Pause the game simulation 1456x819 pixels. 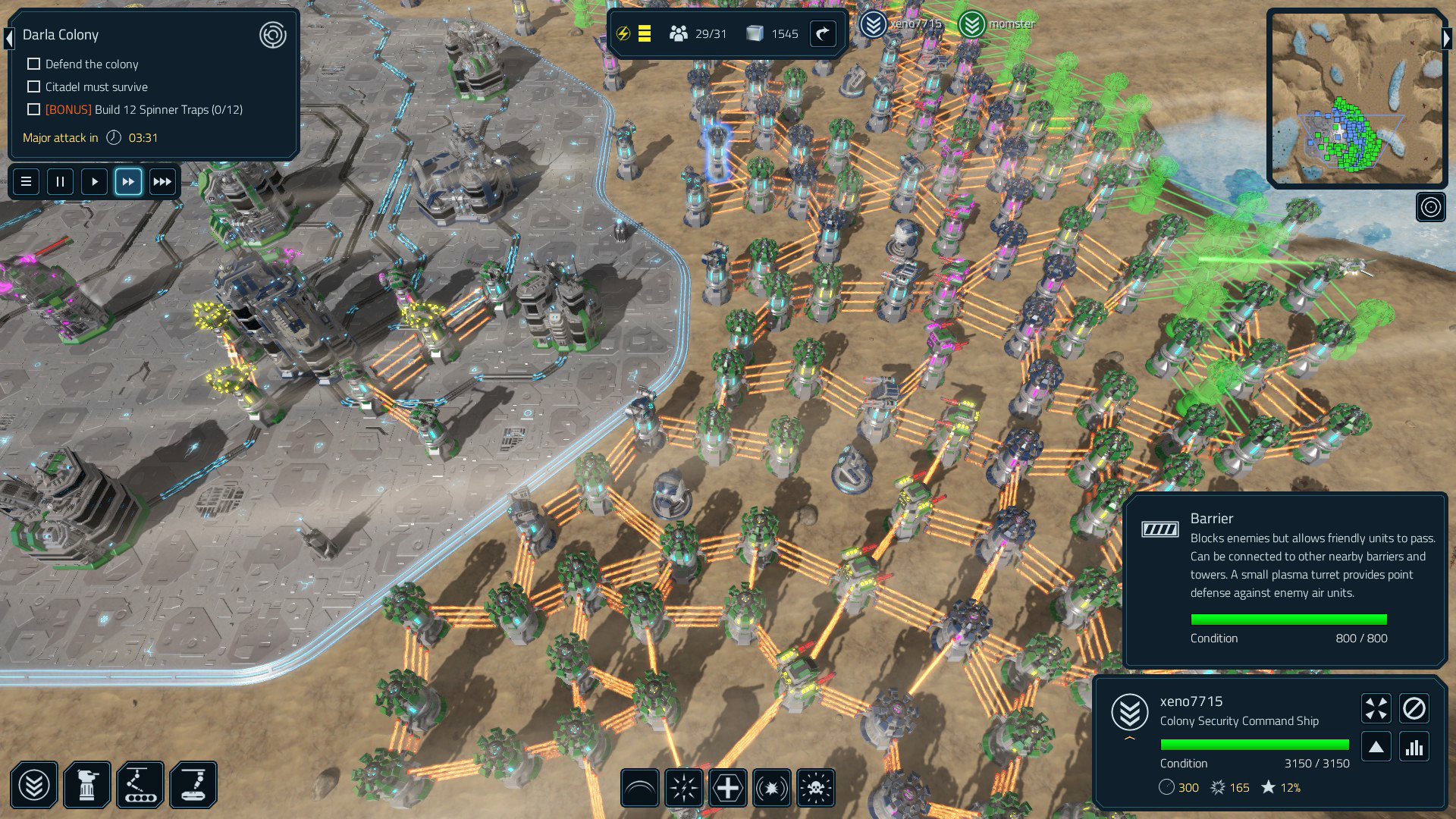(60, 181)
